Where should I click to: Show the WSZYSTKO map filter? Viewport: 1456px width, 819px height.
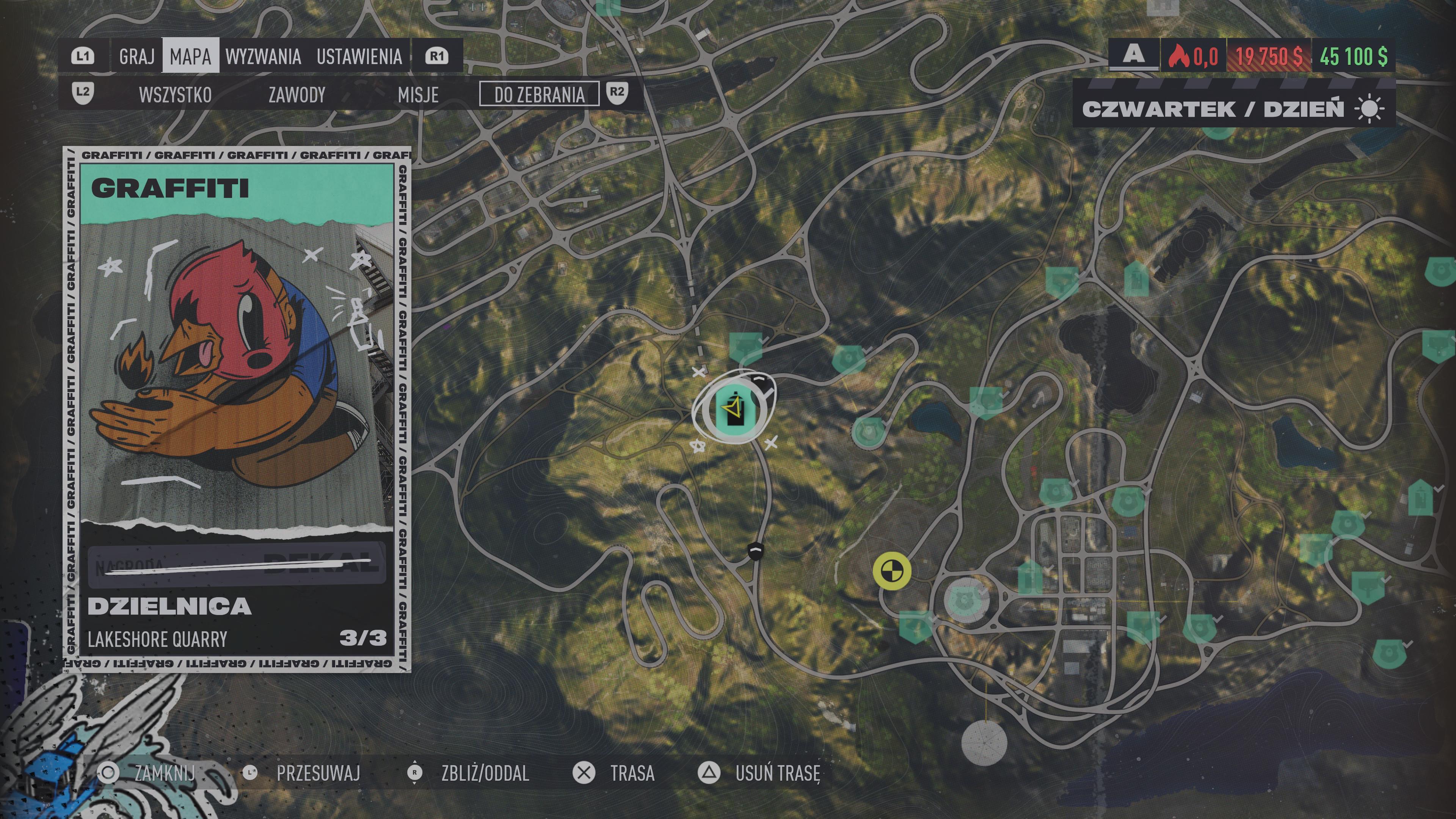(175, 94)
